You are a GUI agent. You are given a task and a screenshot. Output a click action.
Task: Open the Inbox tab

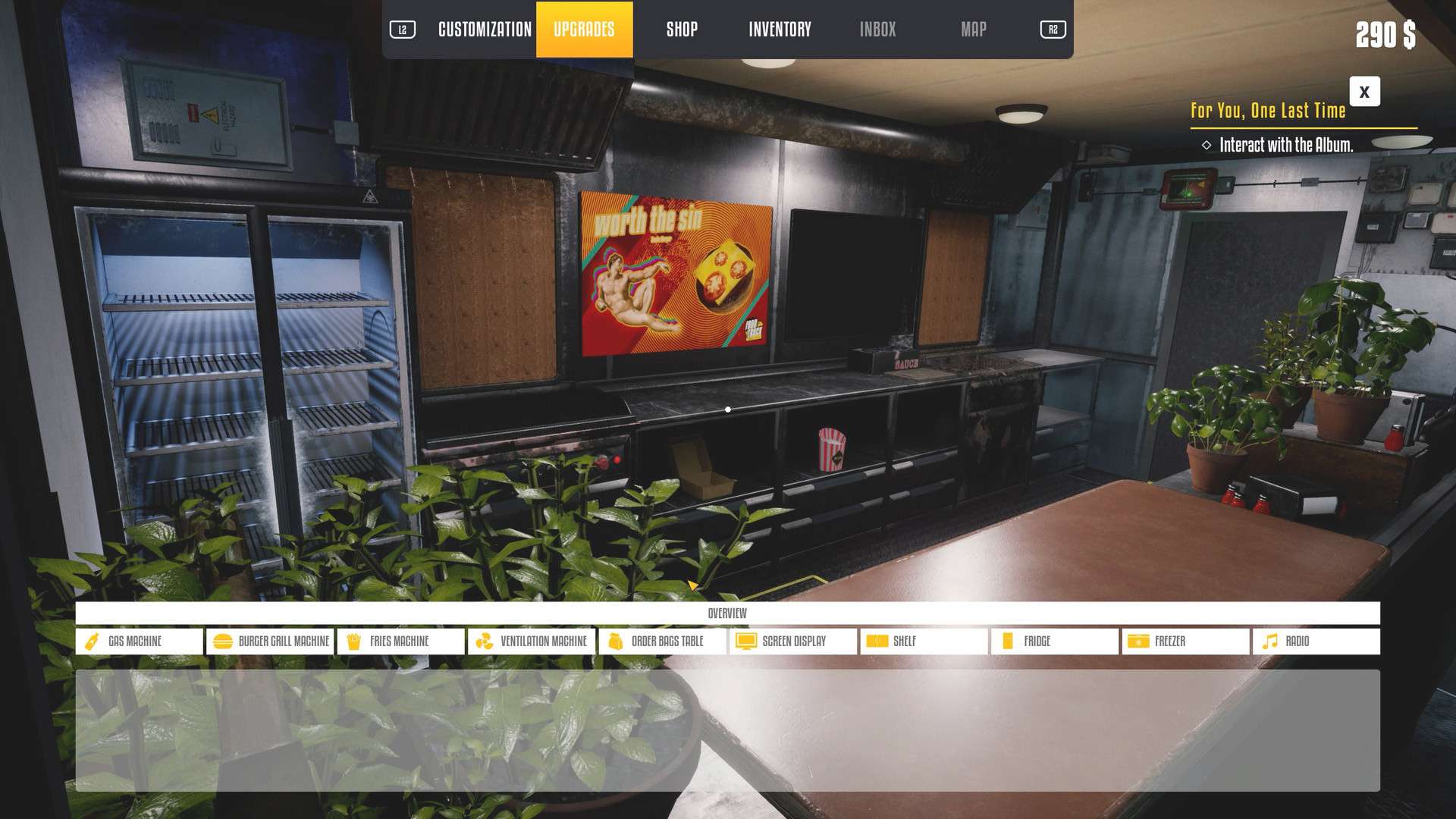coord(877,30)
